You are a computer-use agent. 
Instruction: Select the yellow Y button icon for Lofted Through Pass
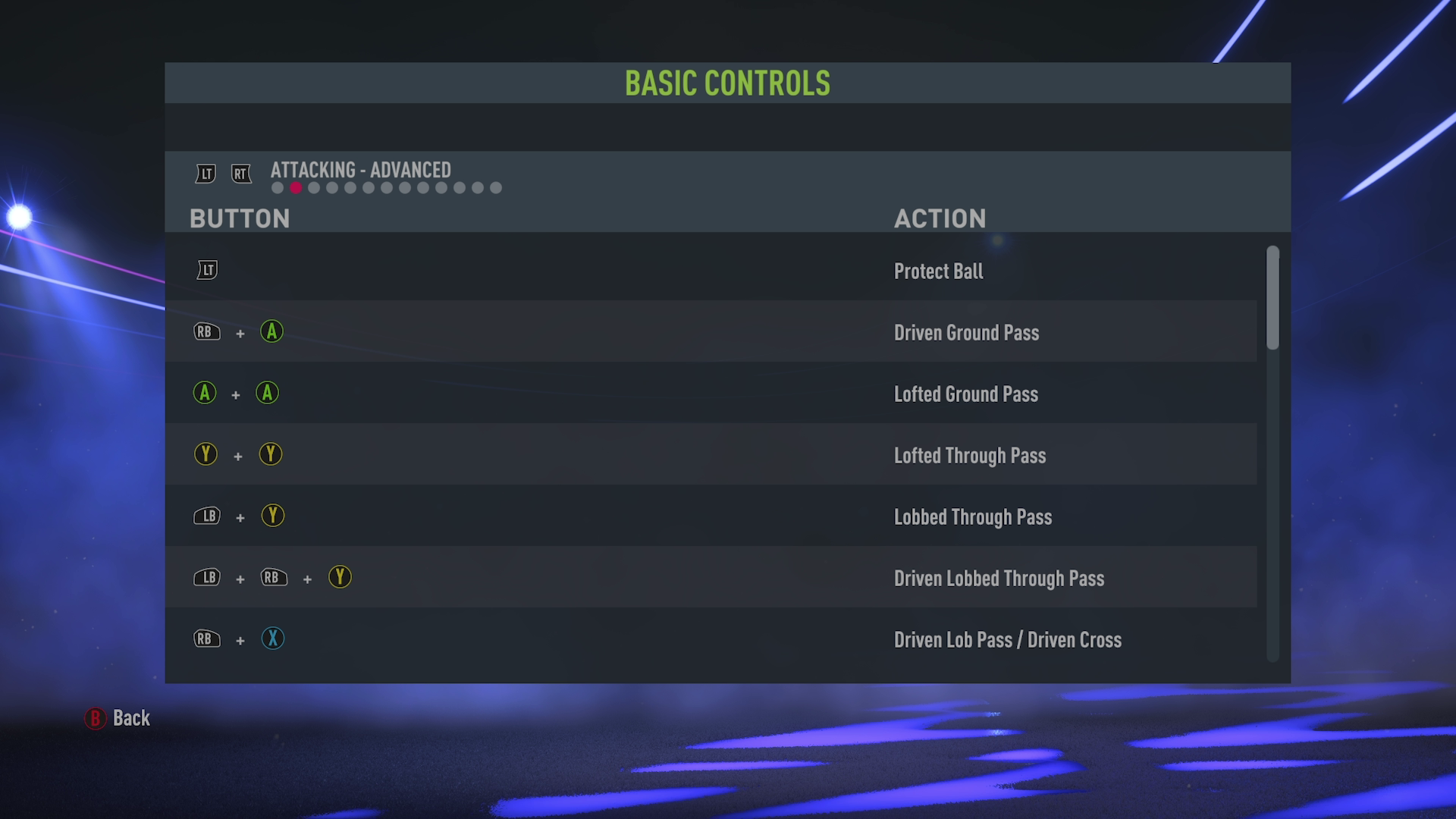[206, 454]
